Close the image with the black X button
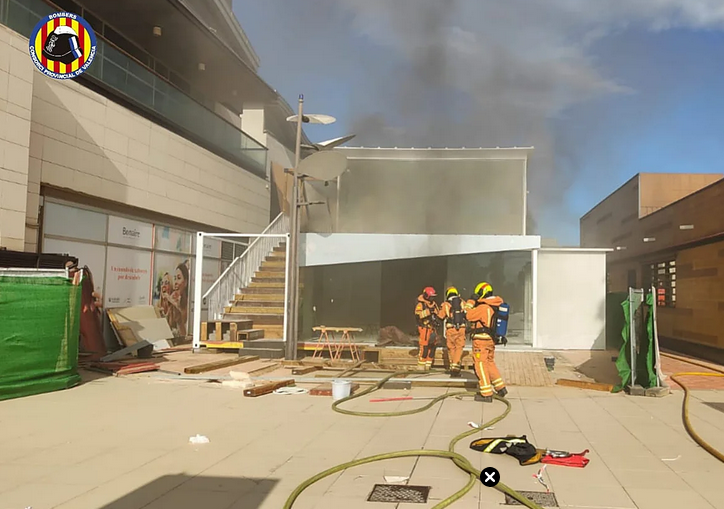The image size is (724, 509). click(x=490, y=477)
